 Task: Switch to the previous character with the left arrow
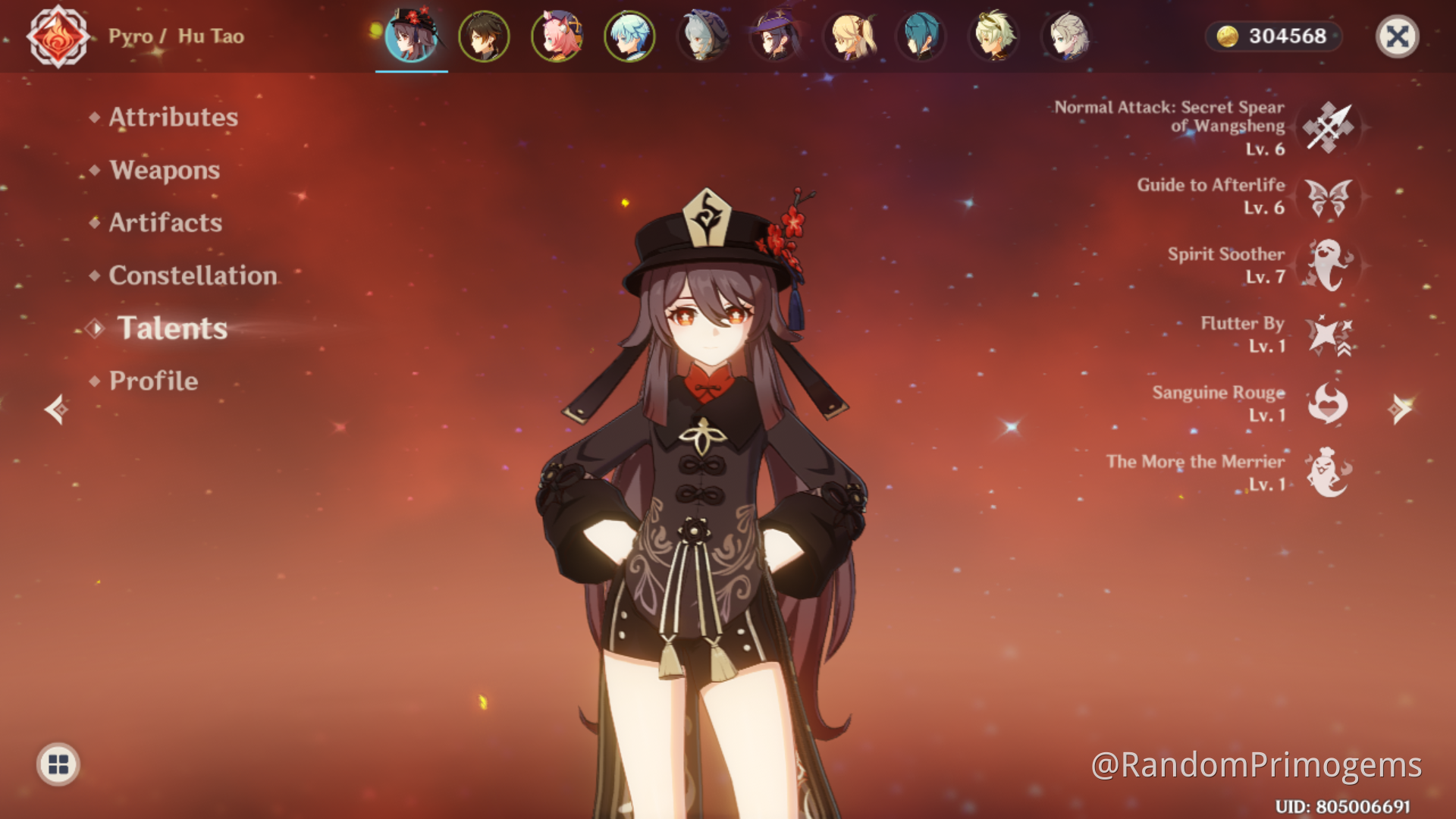56,409
